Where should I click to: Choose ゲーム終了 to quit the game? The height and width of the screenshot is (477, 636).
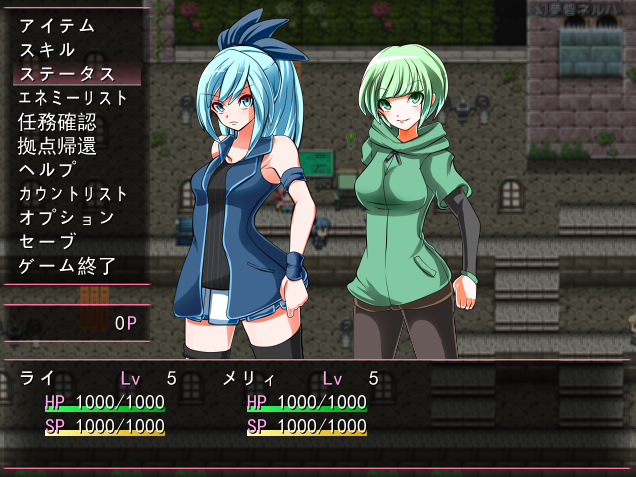66,266
